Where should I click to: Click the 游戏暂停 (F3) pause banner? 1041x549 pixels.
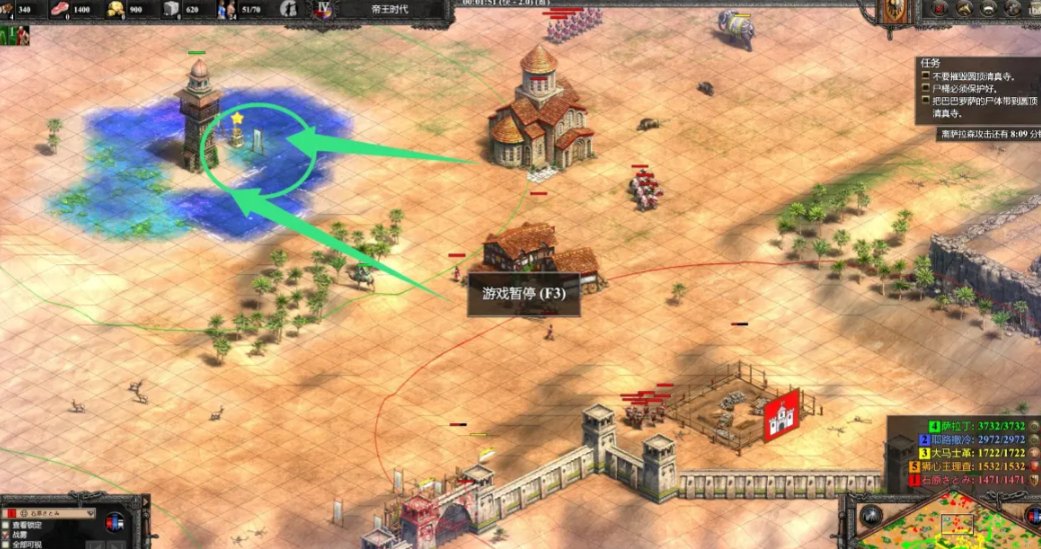click(525, 295)
